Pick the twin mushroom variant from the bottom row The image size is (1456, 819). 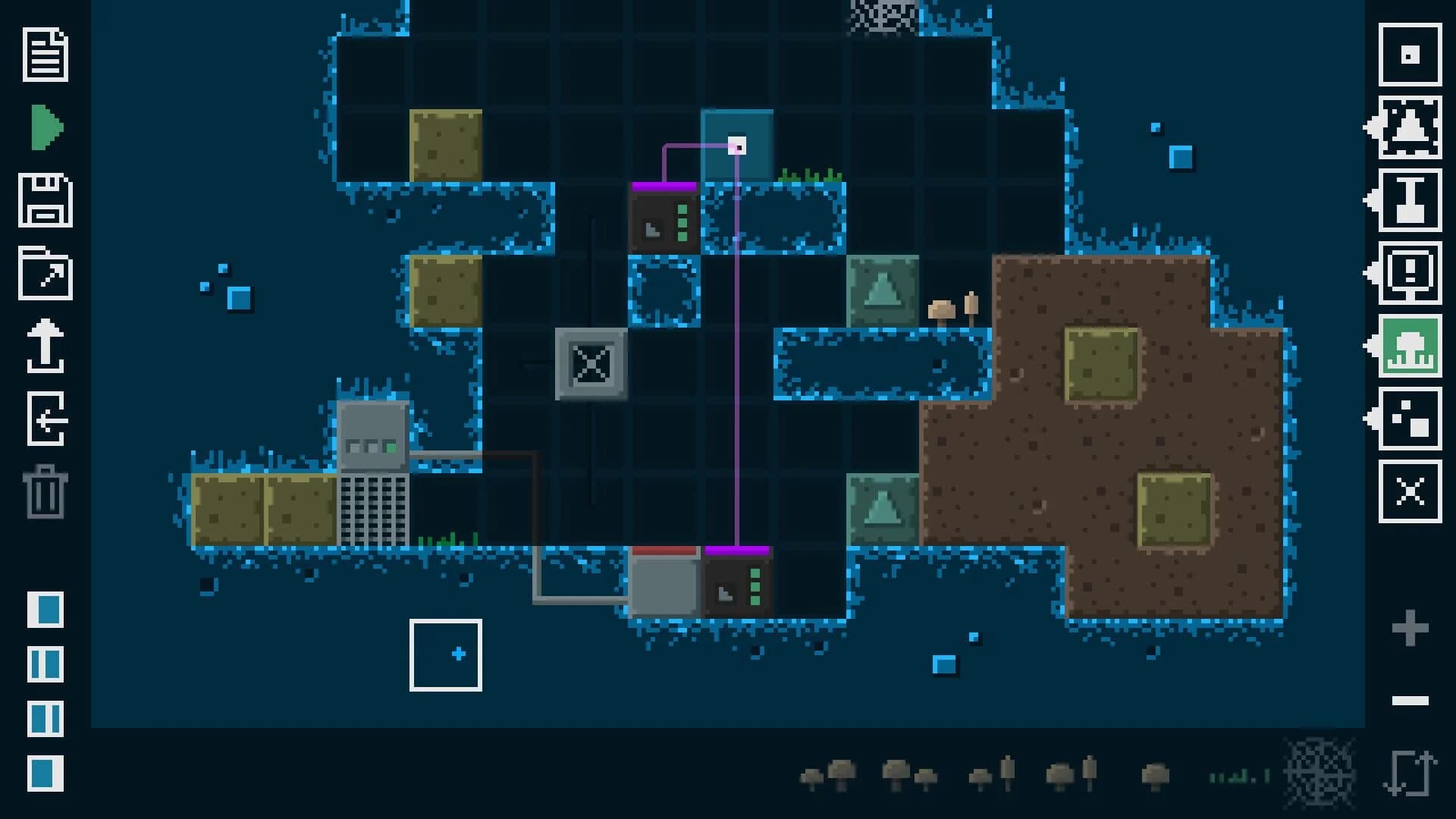[827, 773]
